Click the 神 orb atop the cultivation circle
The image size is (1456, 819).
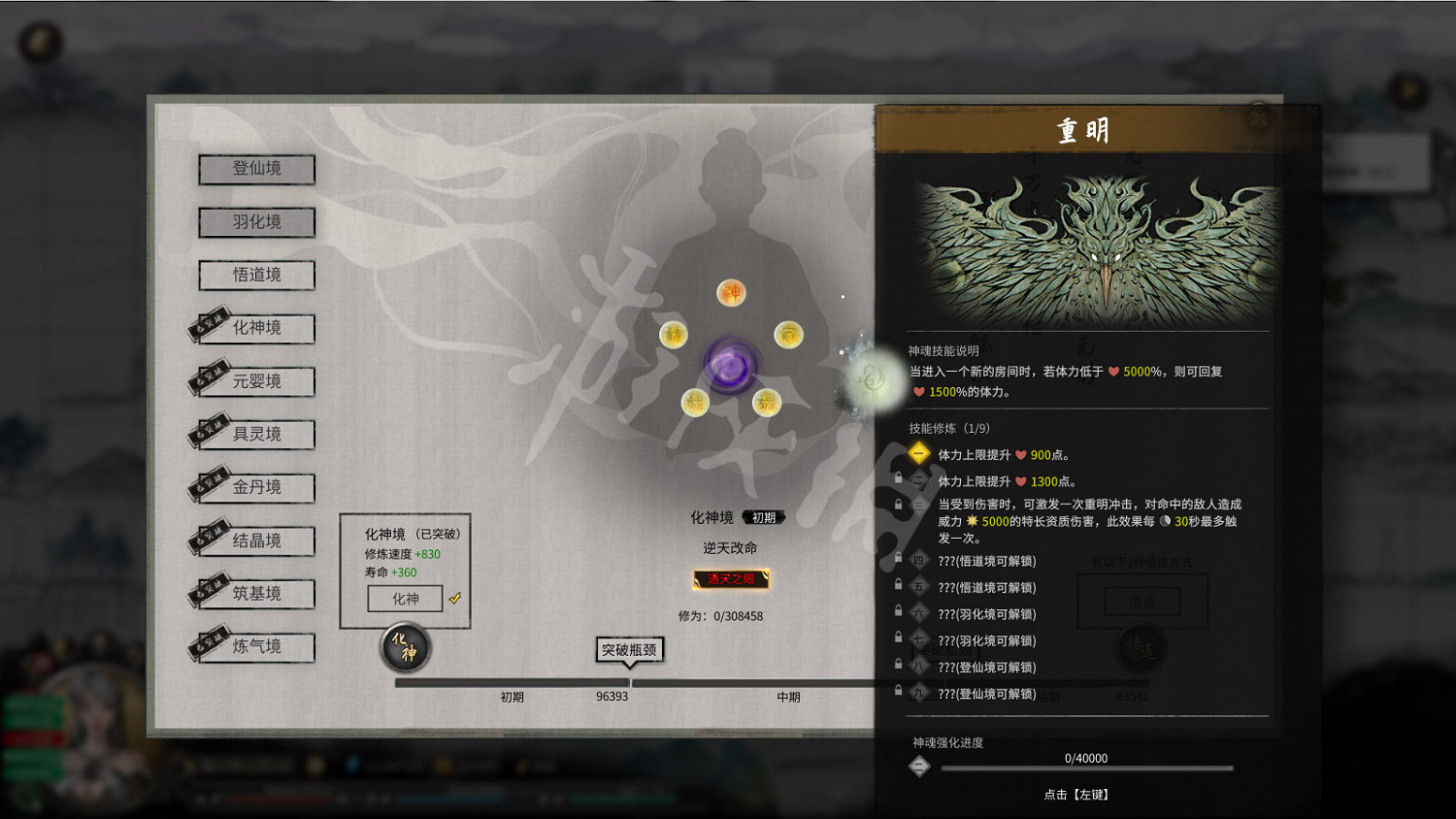point(731,291)
